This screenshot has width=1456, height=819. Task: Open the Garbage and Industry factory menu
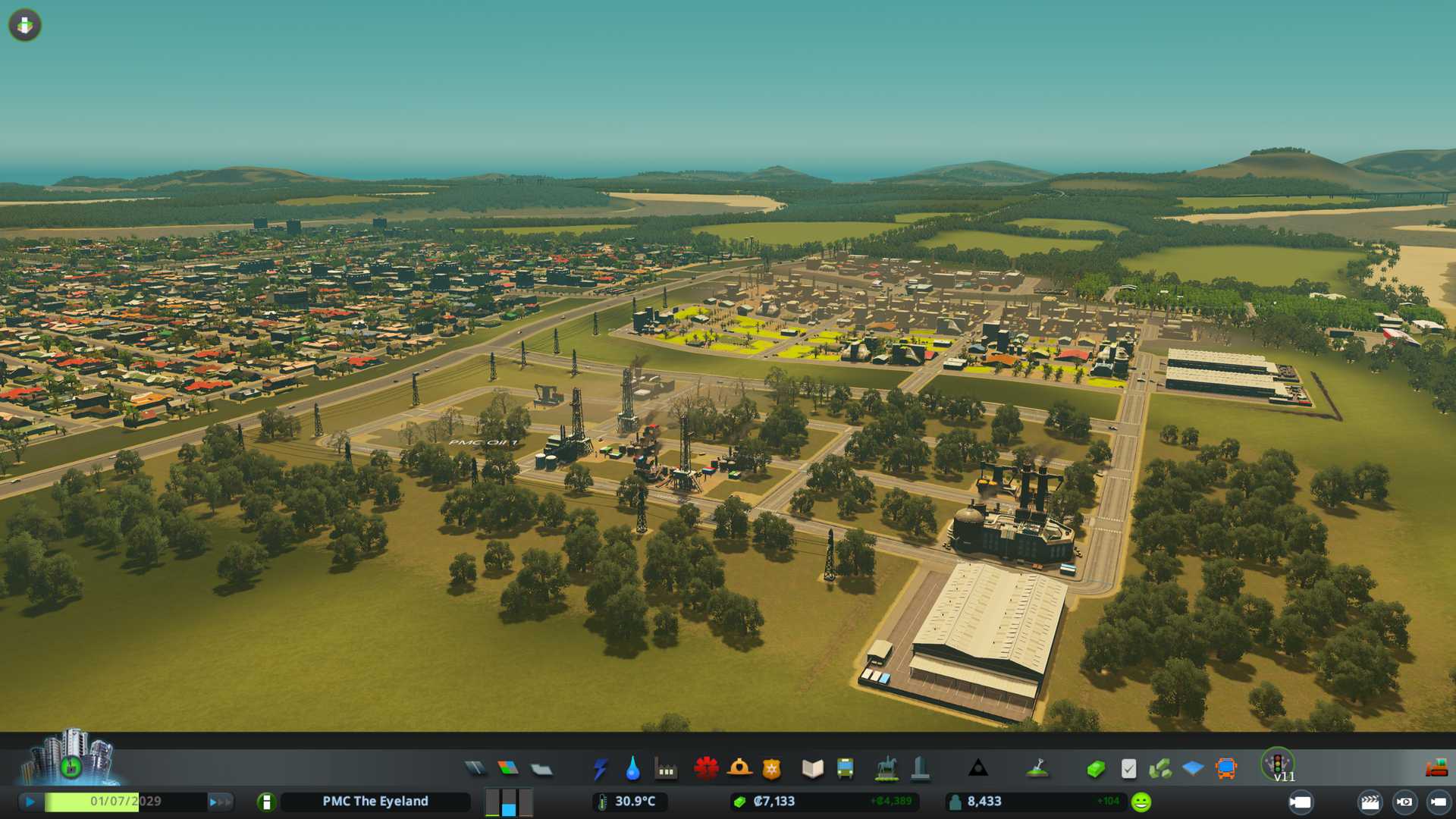[x=666, y=770]
